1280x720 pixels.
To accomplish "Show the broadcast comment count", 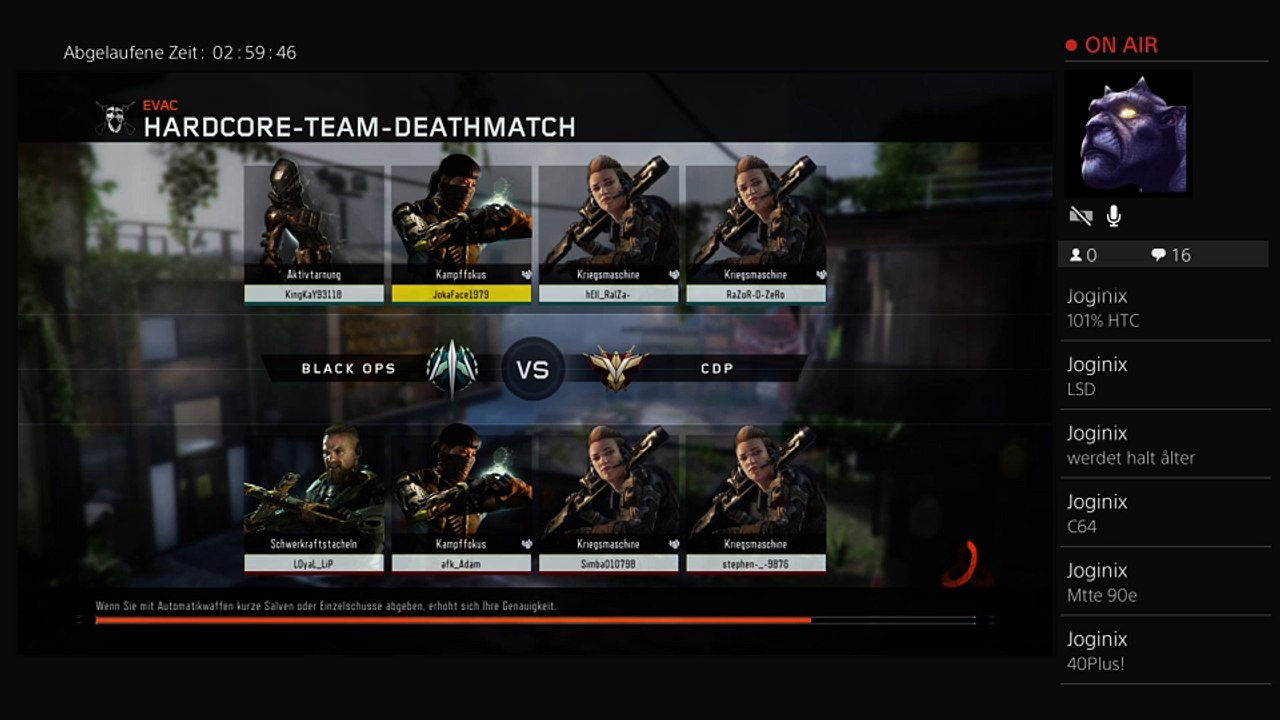I will (1171, 255).
